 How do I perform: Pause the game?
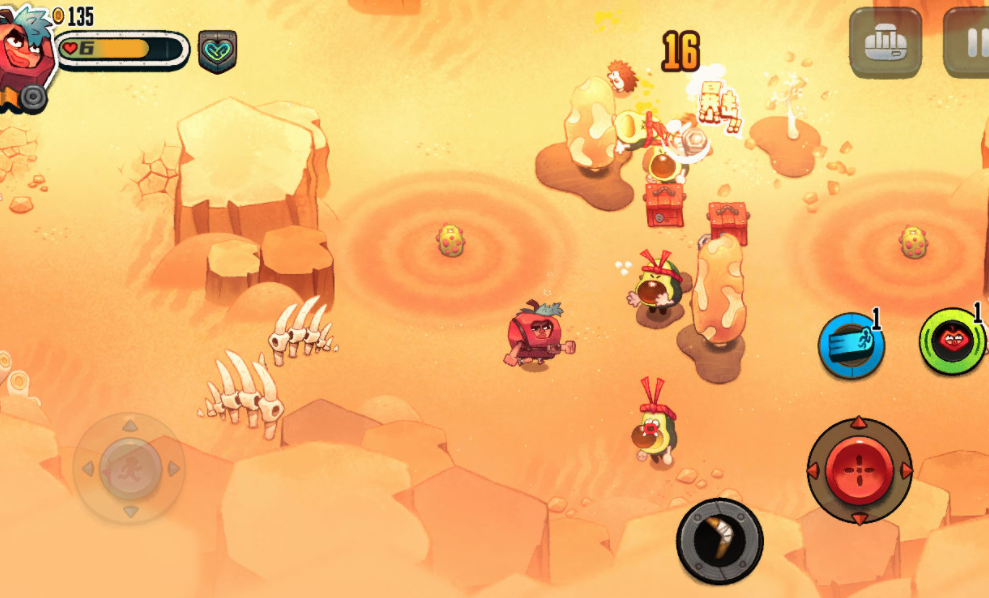pos(968,42)
